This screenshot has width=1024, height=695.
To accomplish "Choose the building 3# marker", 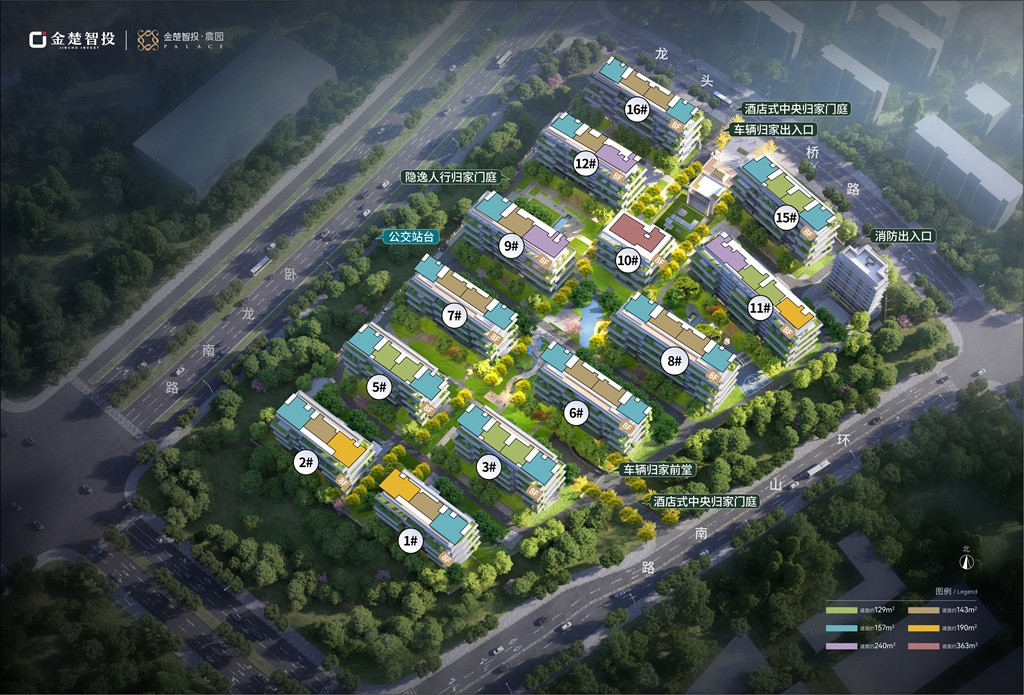I will coord(488,466).
